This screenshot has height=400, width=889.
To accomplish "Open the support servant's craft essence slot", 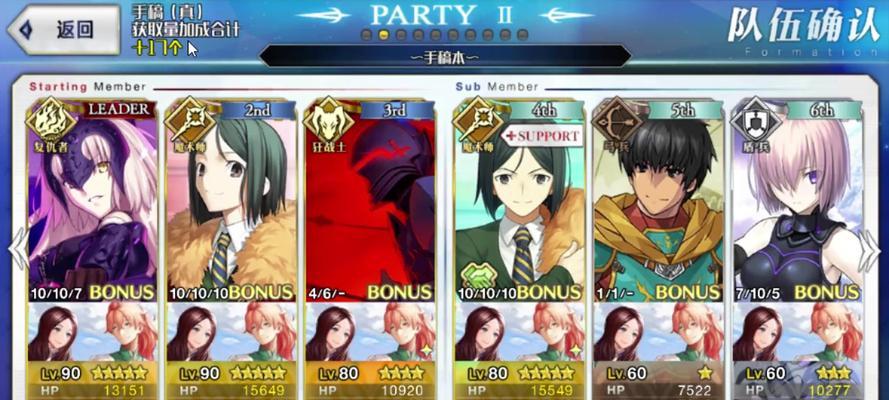I will coord(520,333).
